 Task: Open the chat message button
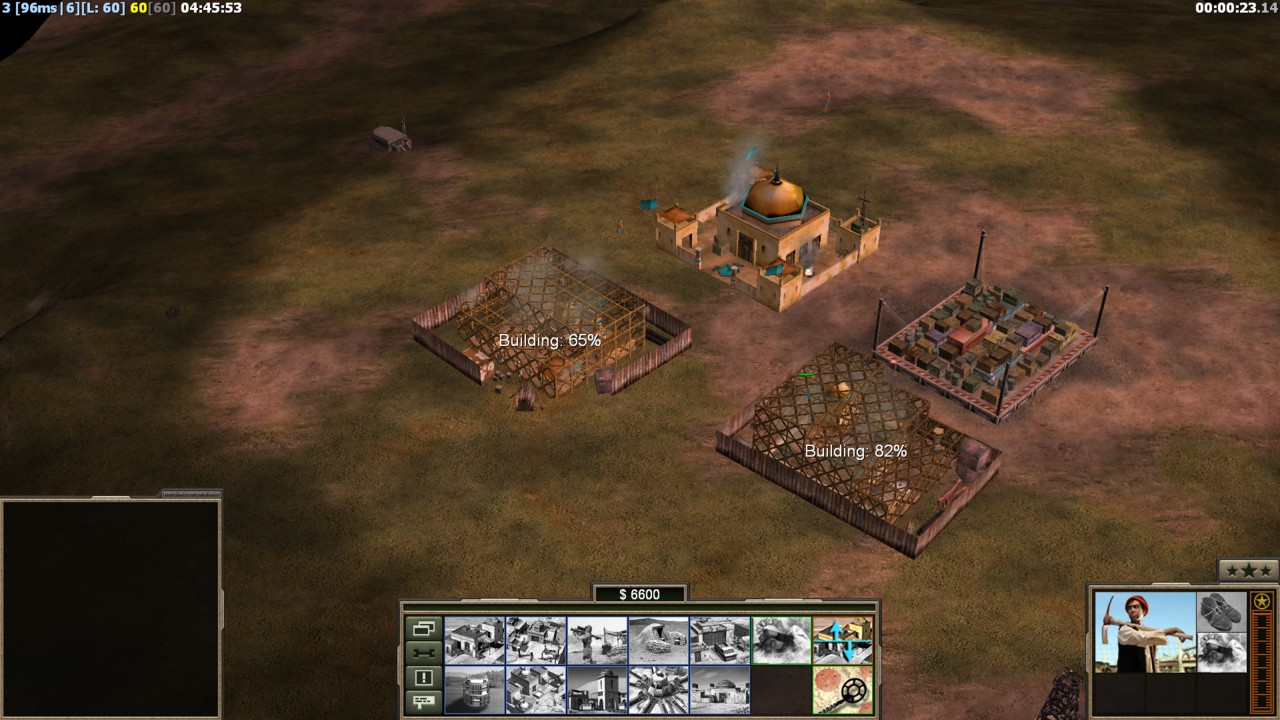[x=423, y=701]
